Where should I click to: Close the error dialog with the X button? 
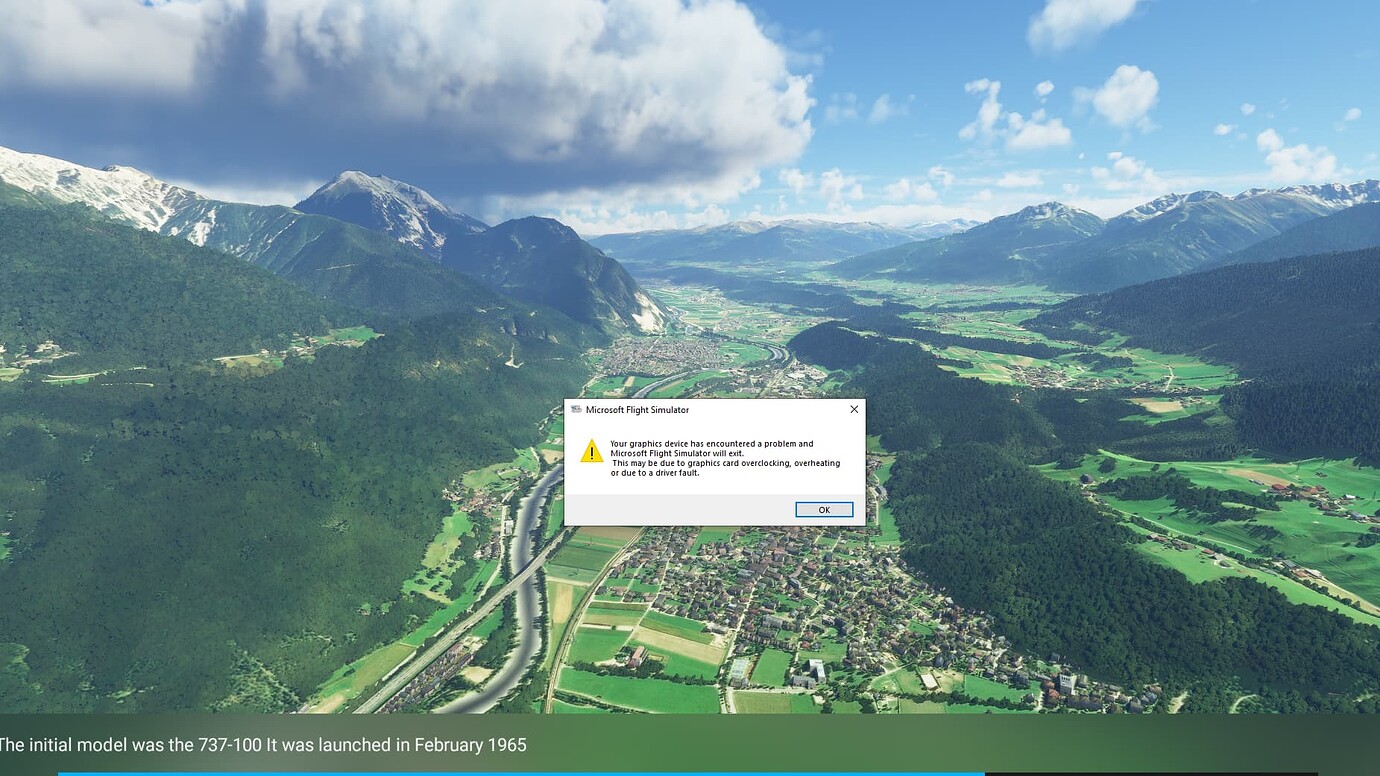pos(854,409)
